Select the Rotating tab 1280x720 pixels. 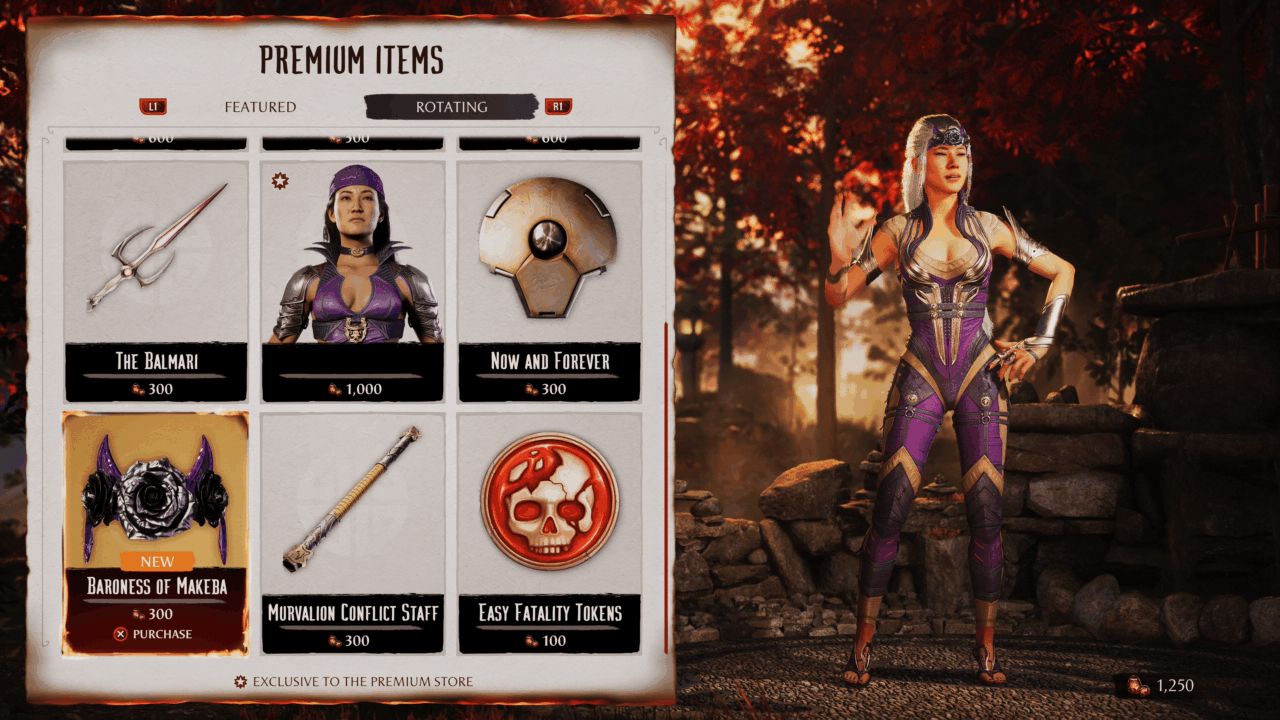(x=452, y=107)
